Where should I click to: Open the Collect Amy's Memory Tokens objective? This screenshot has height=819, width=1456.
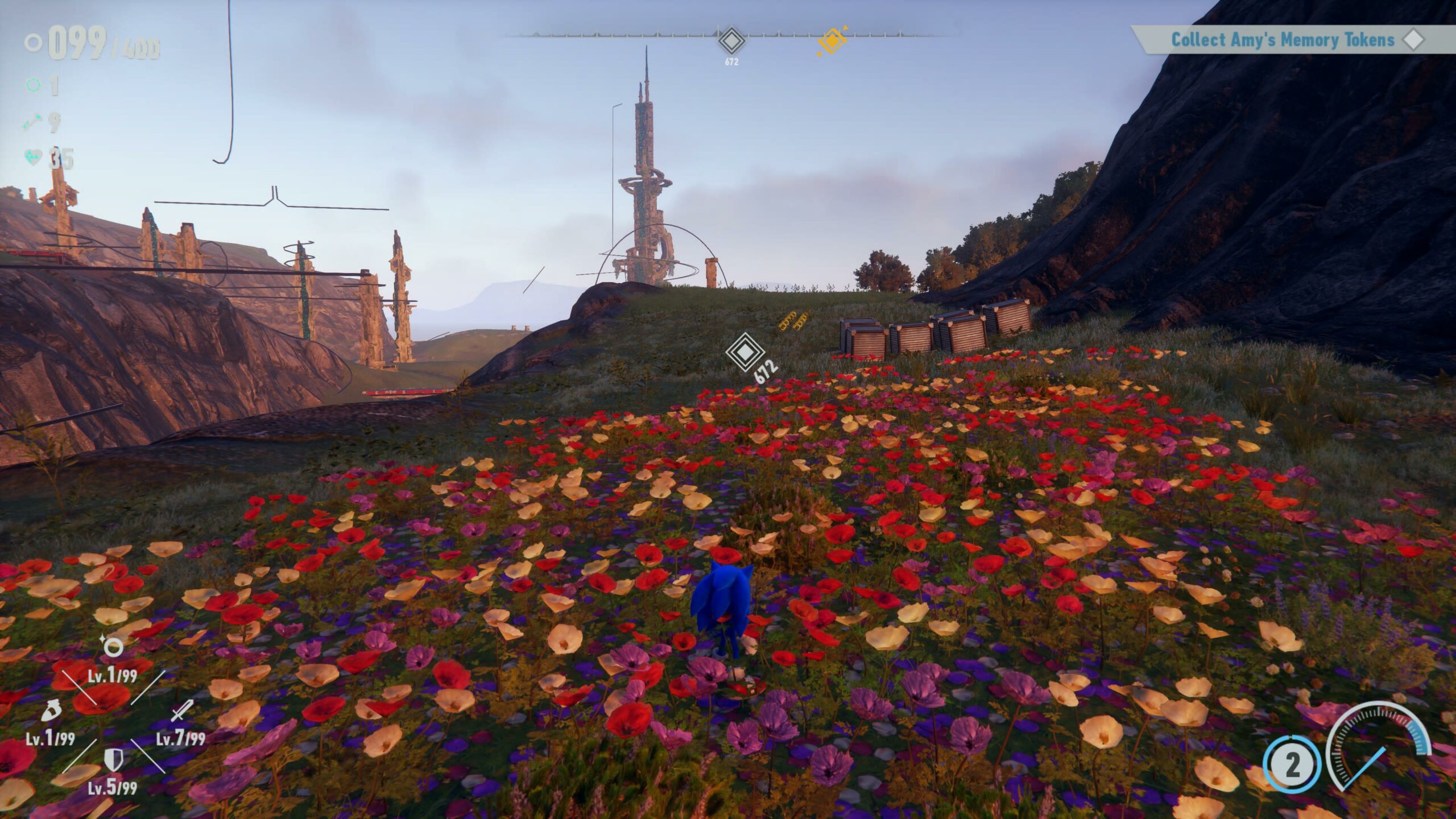[x=1283, y=40]
